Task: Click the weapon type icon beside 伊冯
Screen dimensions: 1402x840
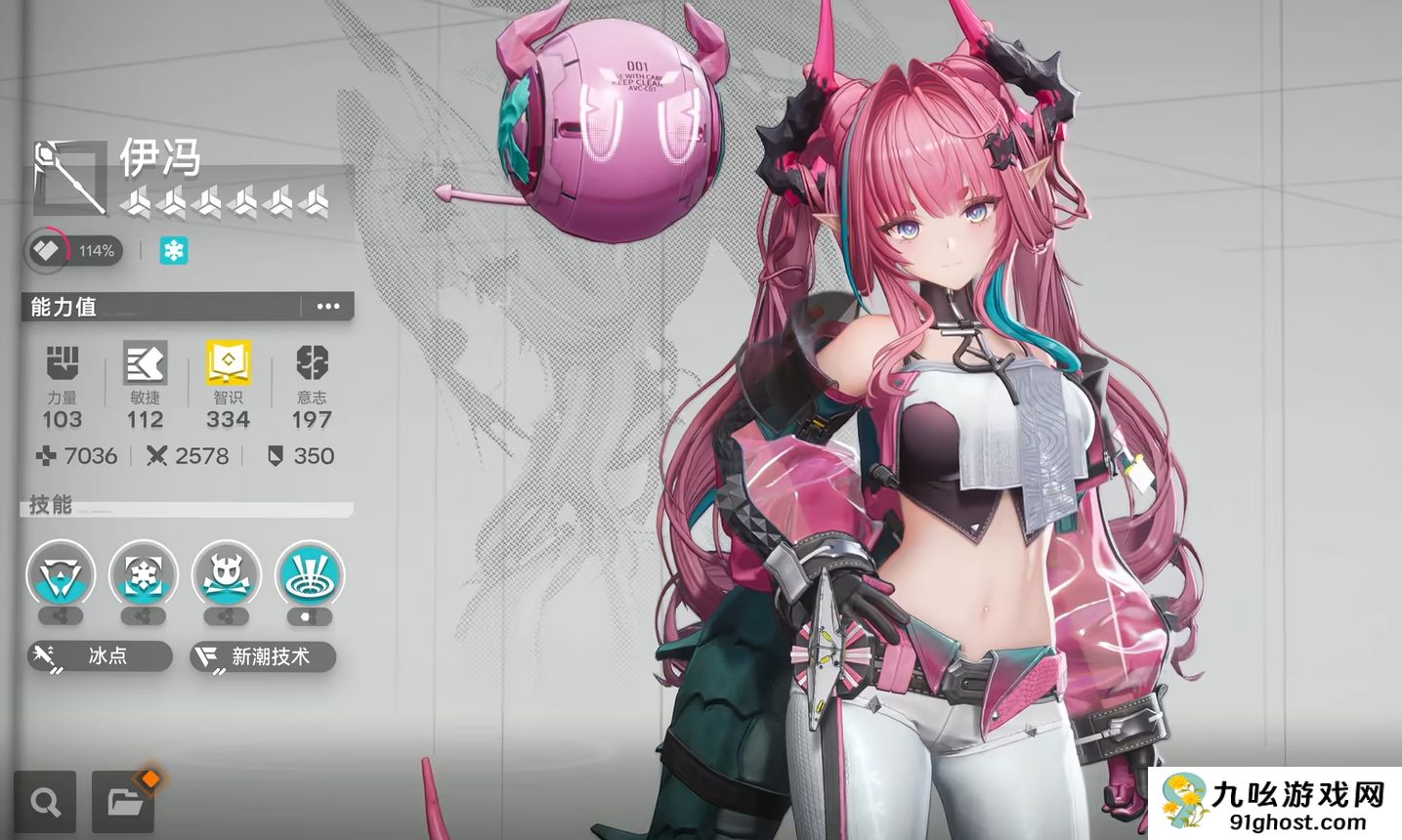Action: 69,178
